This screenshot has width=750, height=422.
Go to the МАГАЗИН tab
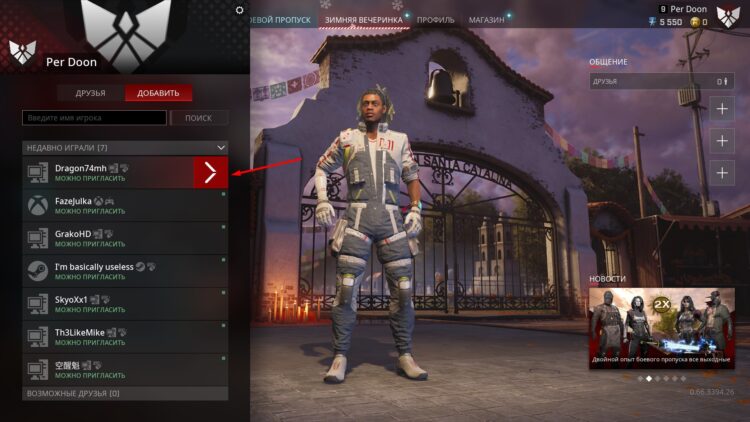pos(486,19)
